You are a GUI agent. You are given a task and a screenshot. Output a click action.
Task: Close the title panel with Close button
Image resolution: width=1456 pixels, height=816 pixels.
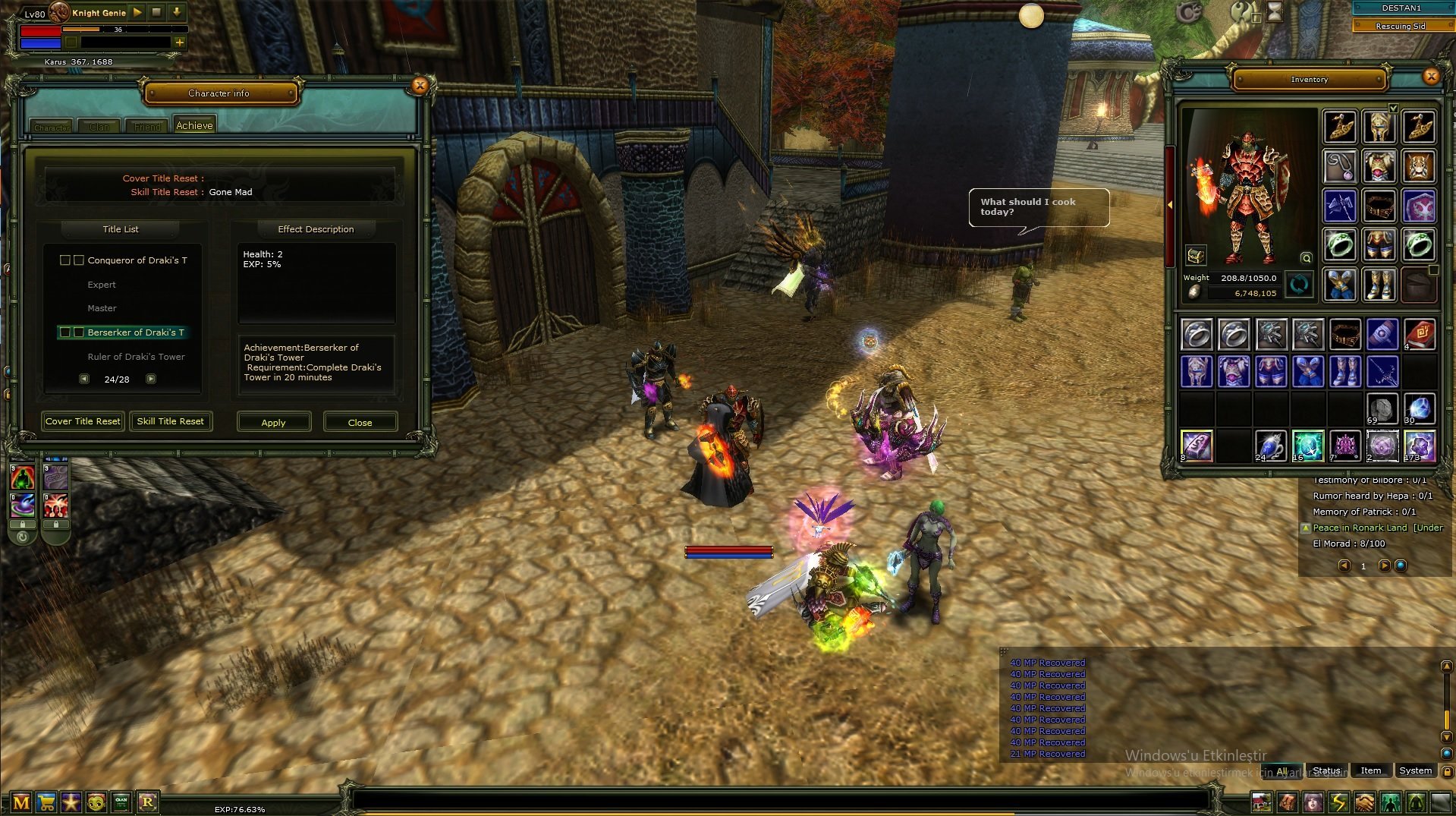pos(360,422)
